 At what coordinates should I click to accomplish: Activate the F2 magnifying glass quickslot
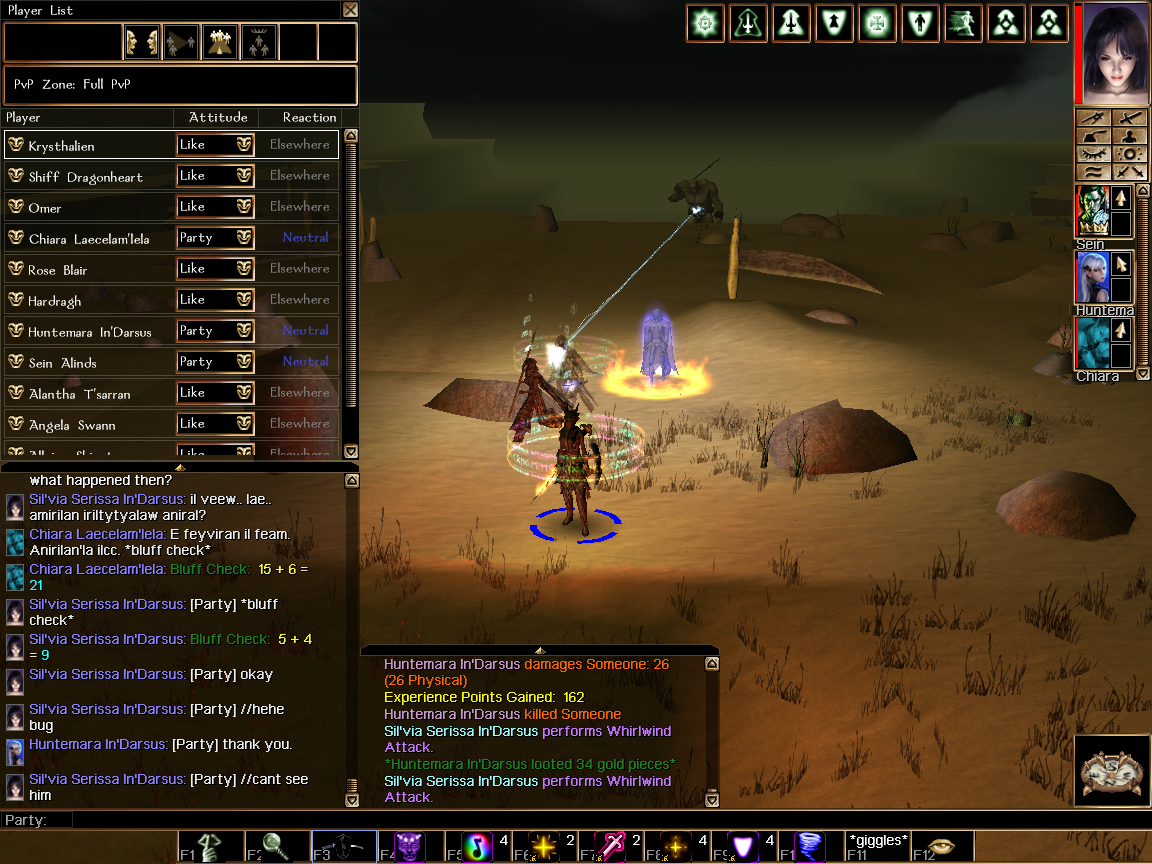(277, 846)
